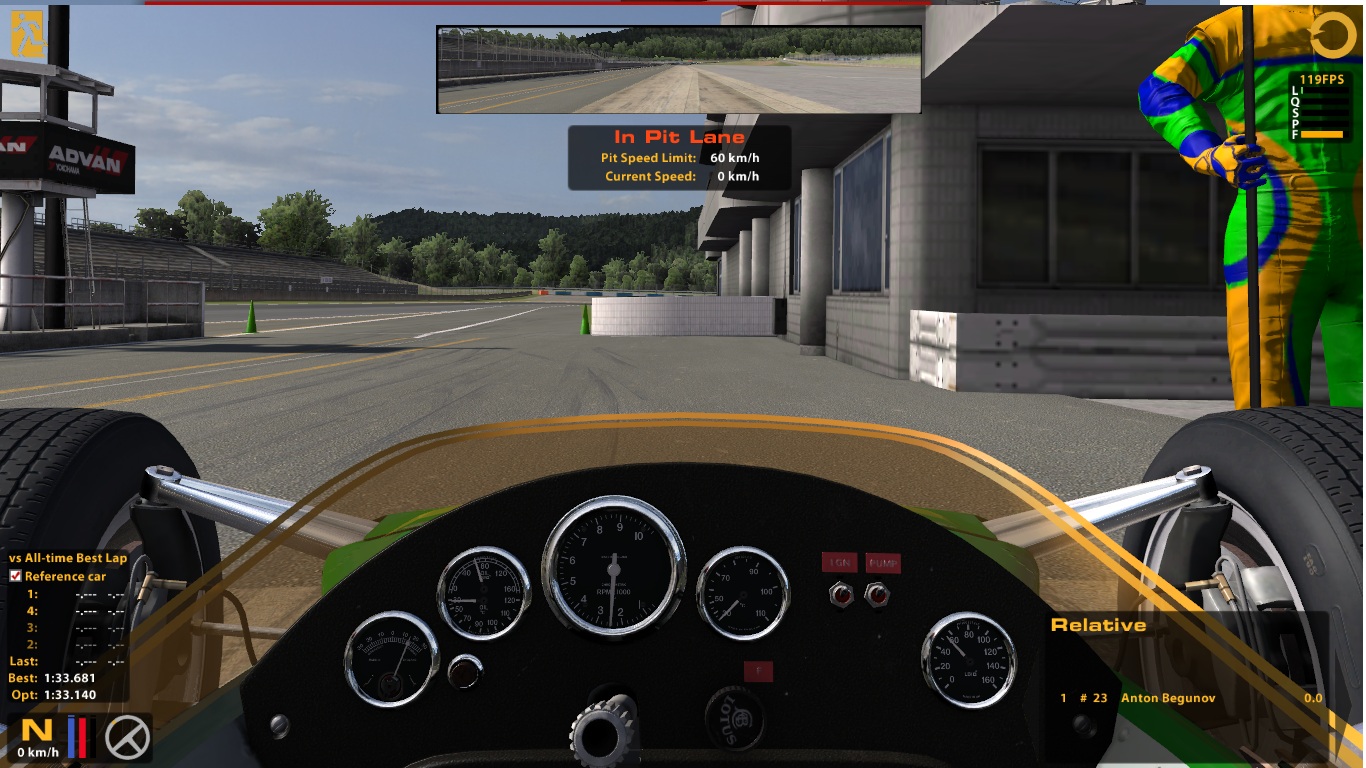Click the steering wheel icon
The width and height of the screenshot is (1366, 768).
click(x=128, y=737)
